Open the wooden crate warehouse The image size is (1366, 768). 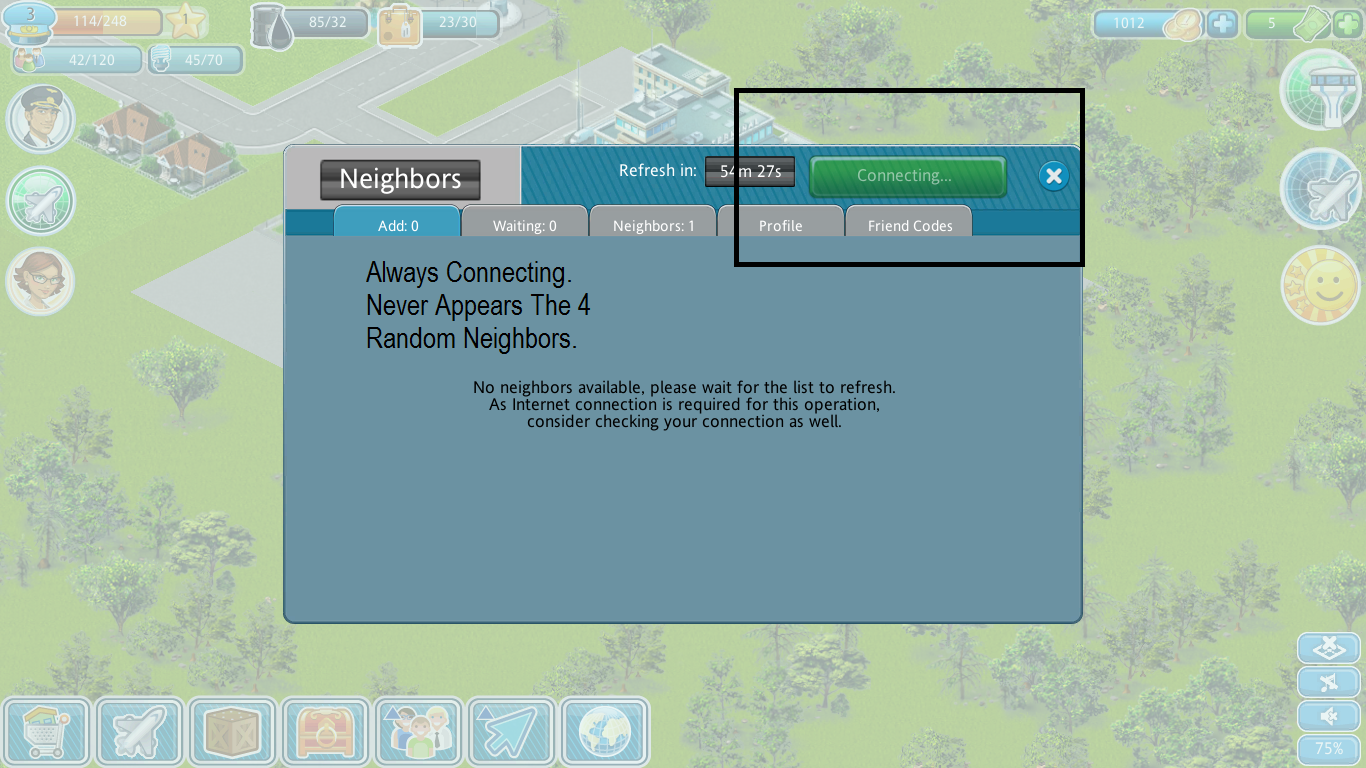point(232,732)
